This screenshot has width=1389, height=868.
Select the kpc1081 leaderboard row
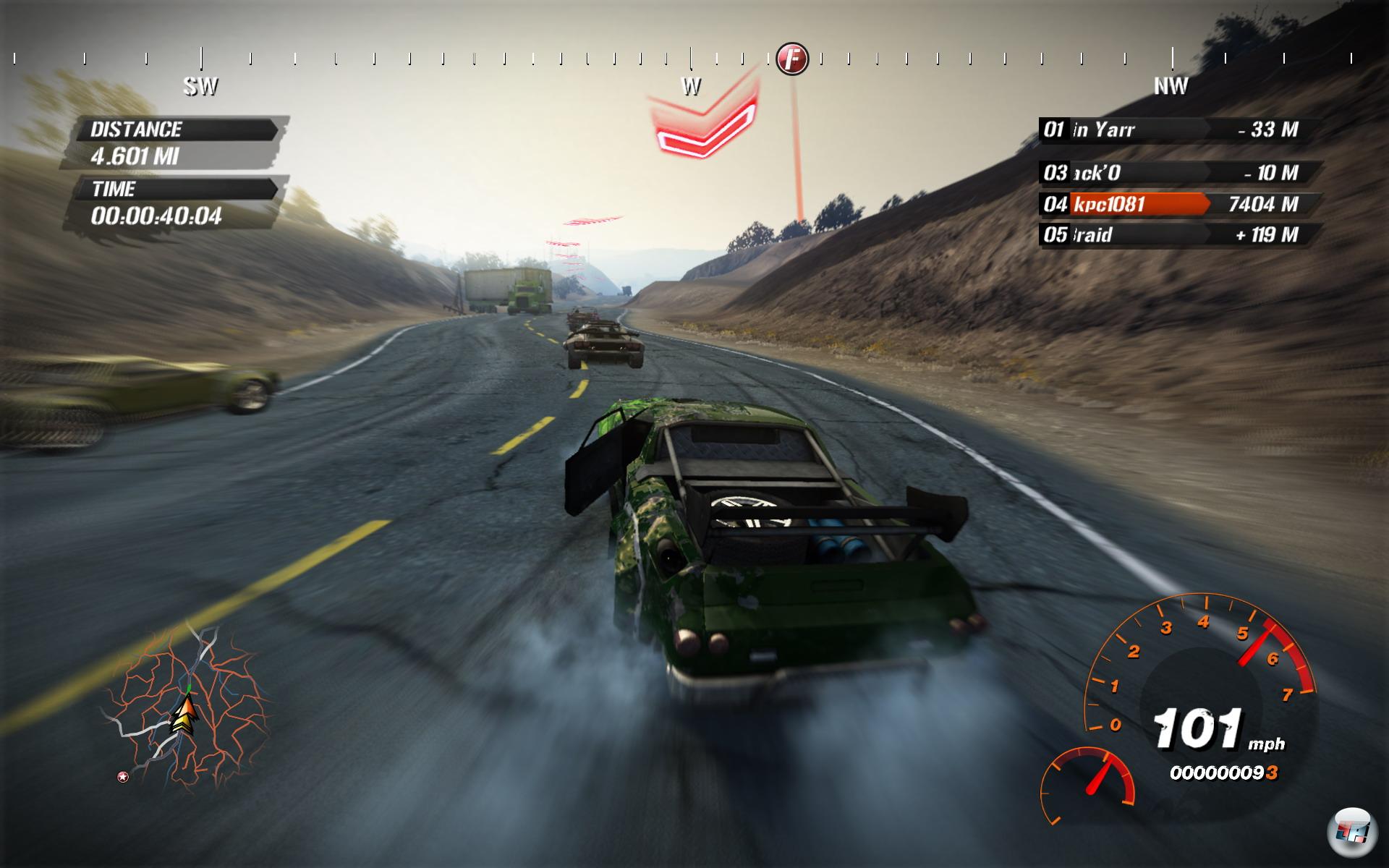coord(1179,205)
